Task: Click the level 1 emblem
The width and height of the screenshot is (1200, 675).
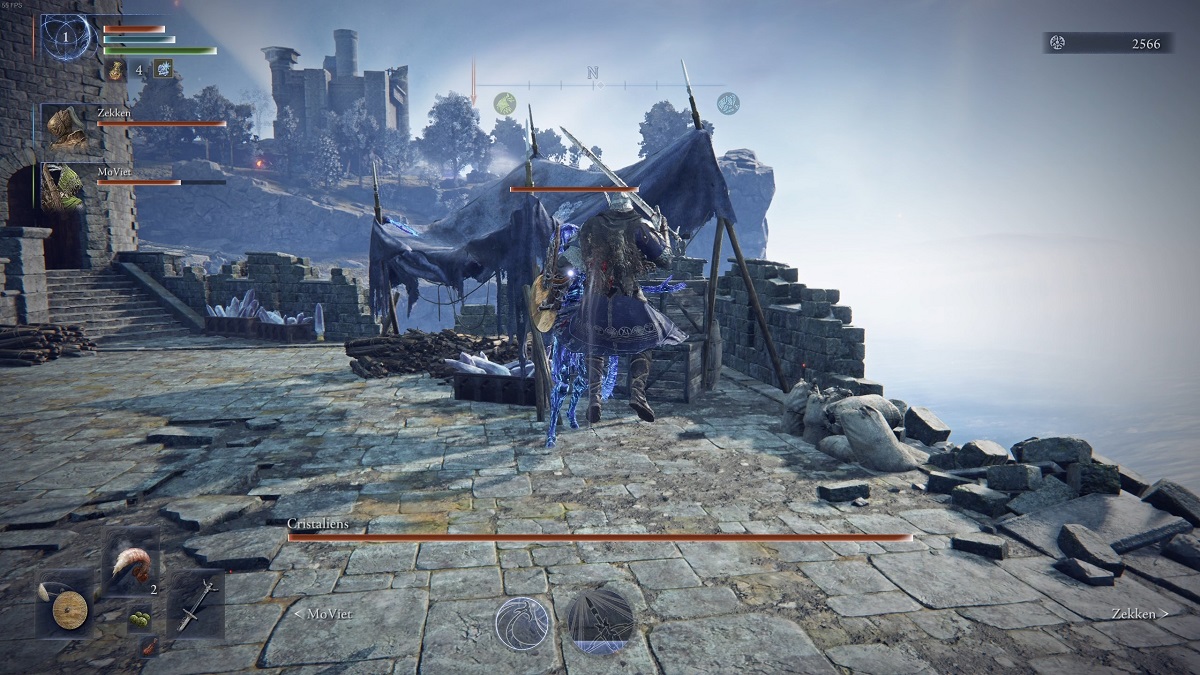Action: tap(68, 38)
